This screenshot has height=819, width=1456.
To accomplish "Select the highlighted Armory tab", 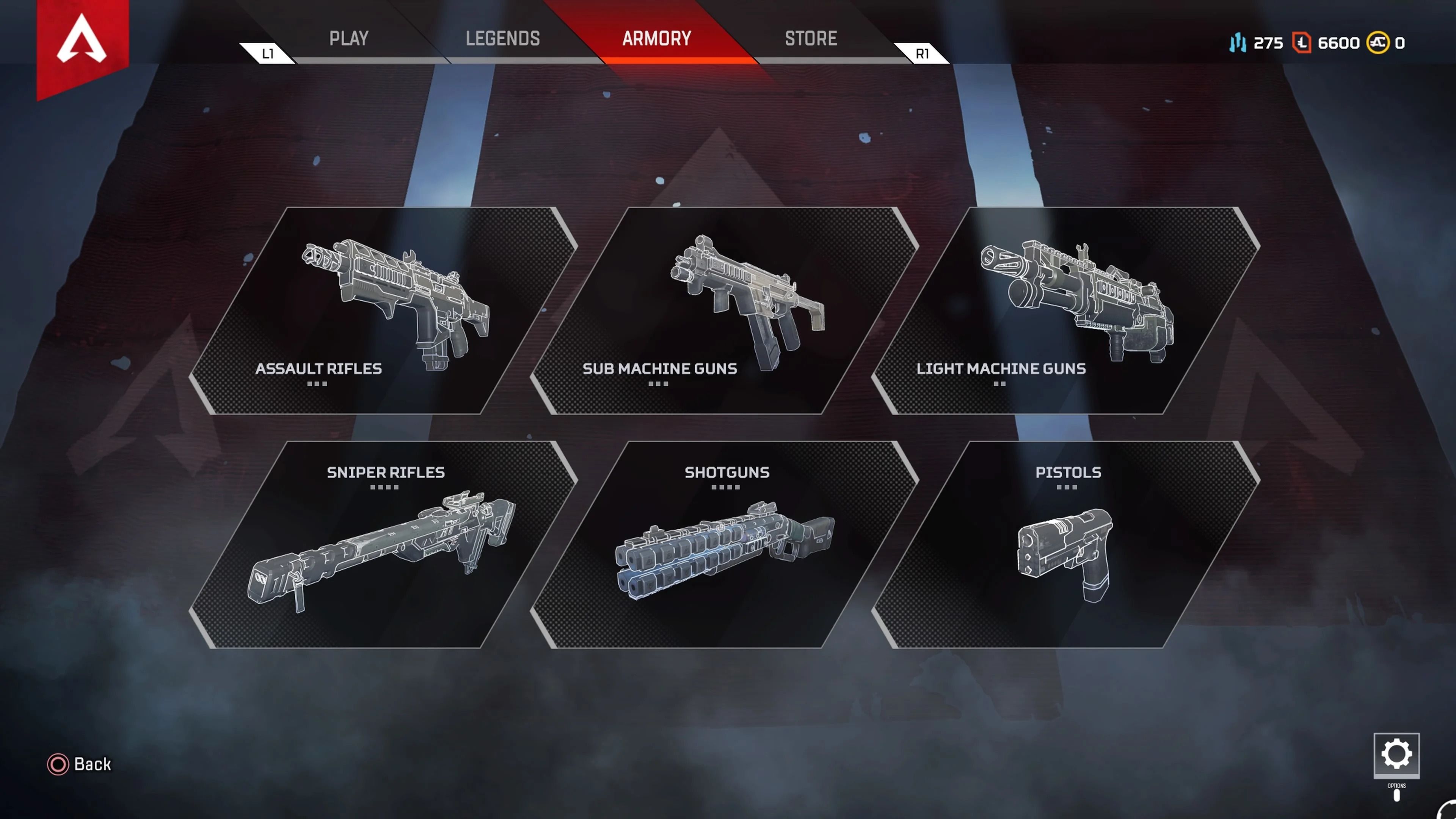I will tap(656, 38).
